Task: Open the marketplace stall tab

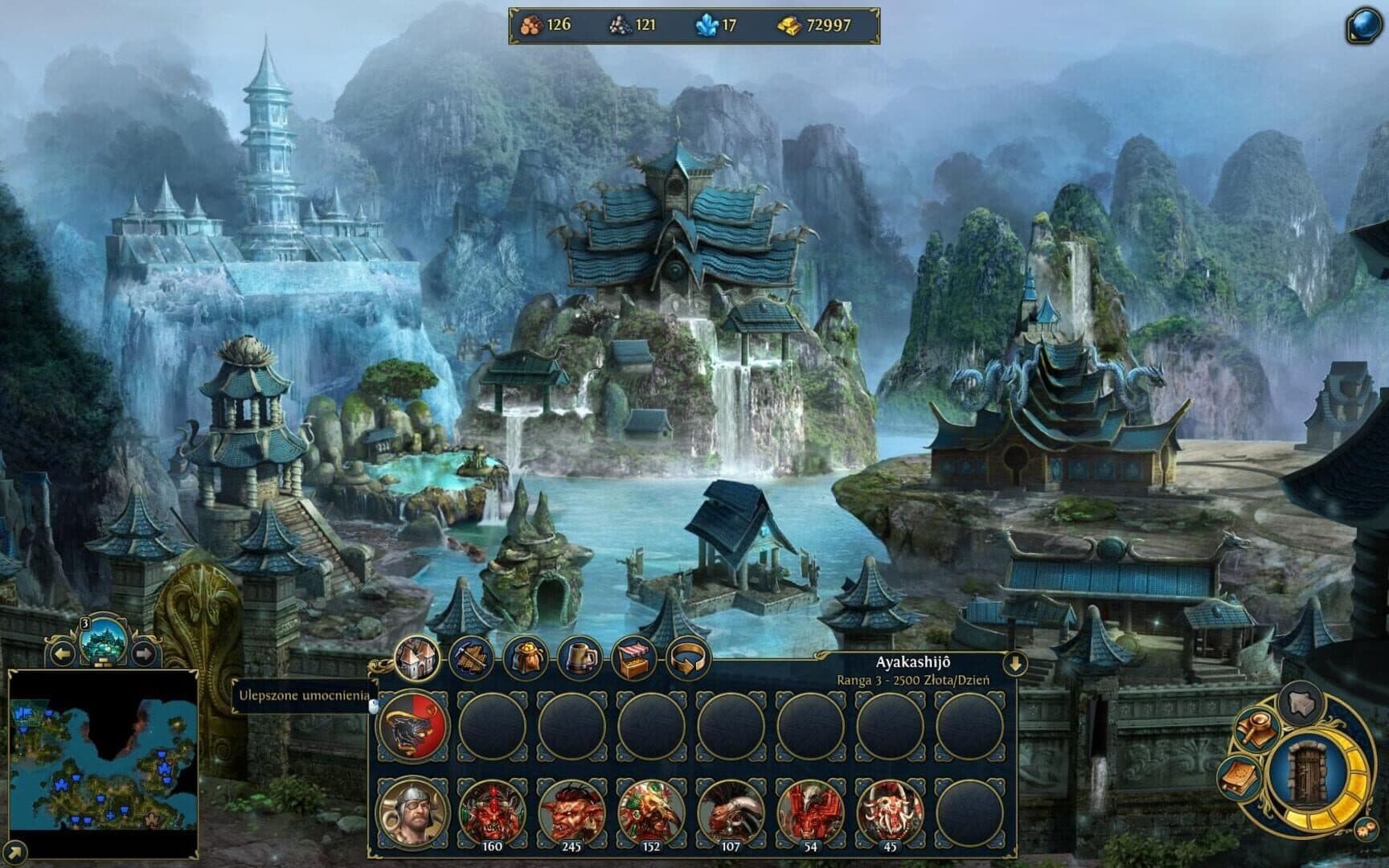Action: click(x=633, y=659)
